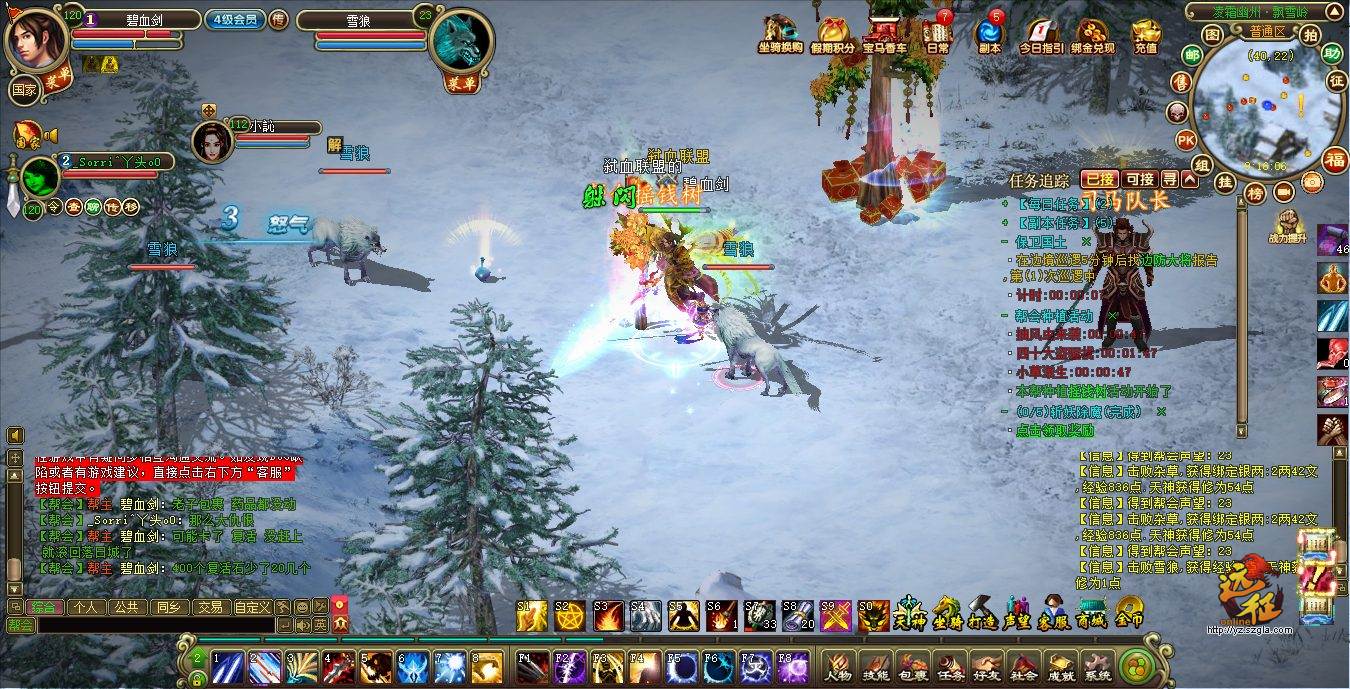Open the 人物 character panel
This screenshot has width=1350, height=689.
(837, 664)
